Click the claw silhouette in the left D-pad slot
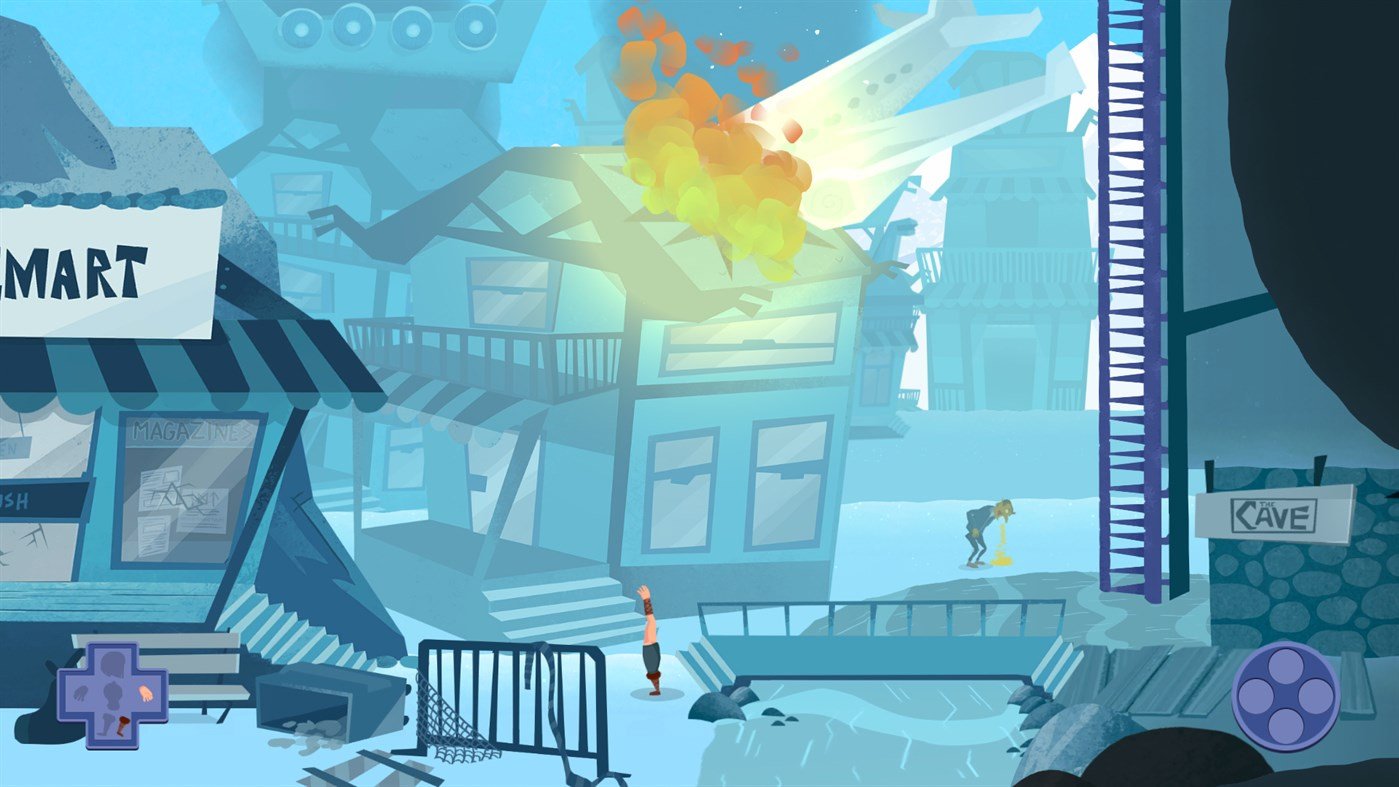 tap(81, 694)
